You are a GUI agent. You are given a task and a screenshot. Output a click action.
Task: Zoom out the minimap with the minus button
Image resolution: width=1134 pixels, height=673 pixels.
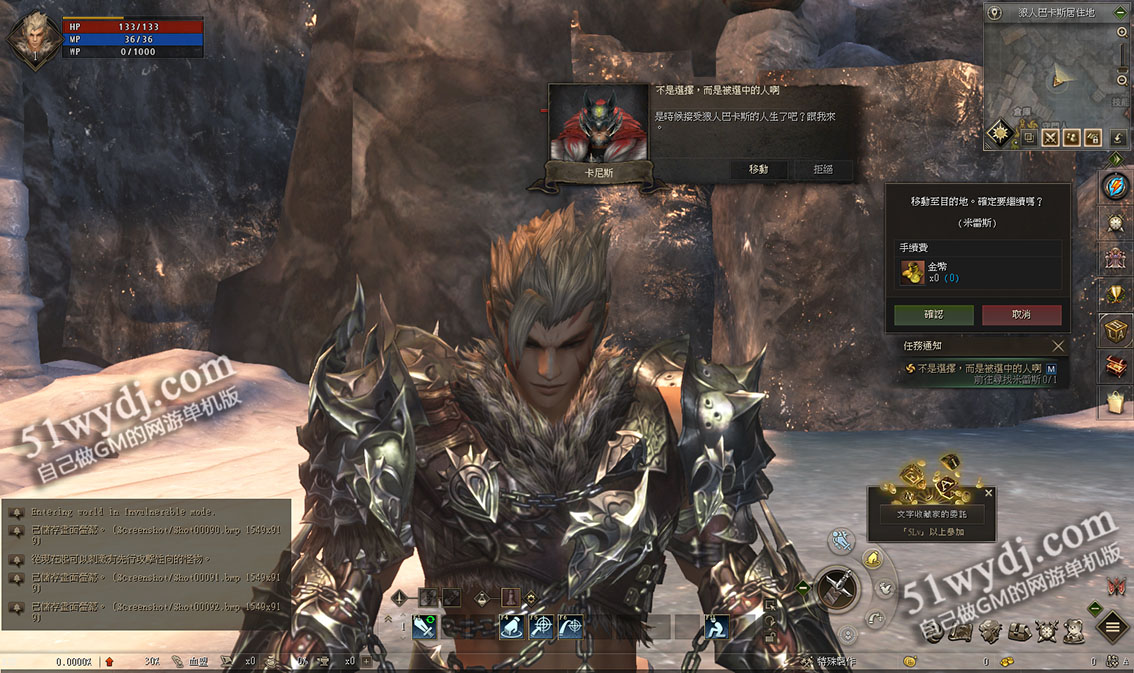tap(1123, 80)
